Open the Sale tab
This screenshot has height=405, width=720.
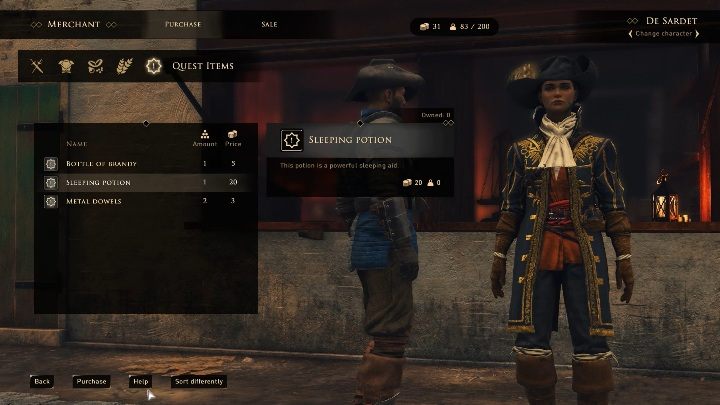pyautogui.click(x=269, y=24)
